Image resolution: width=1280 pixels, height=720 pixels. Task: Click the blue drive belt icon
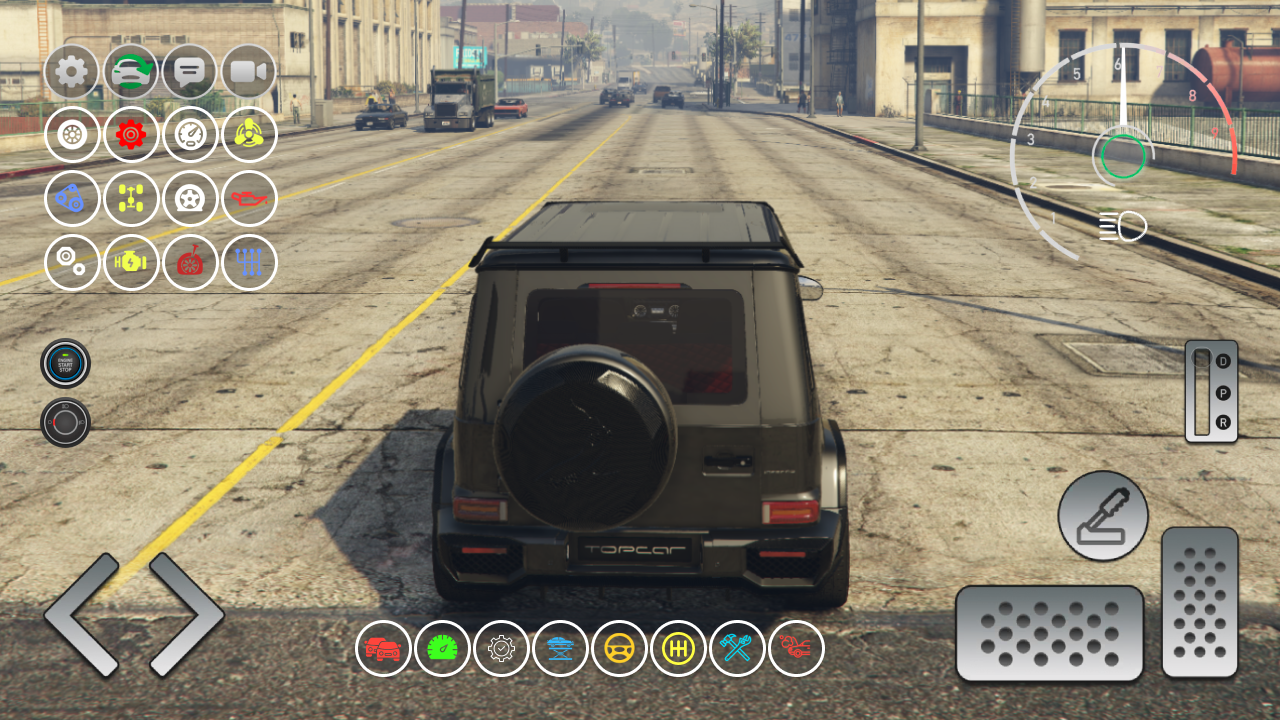[72, 199]
